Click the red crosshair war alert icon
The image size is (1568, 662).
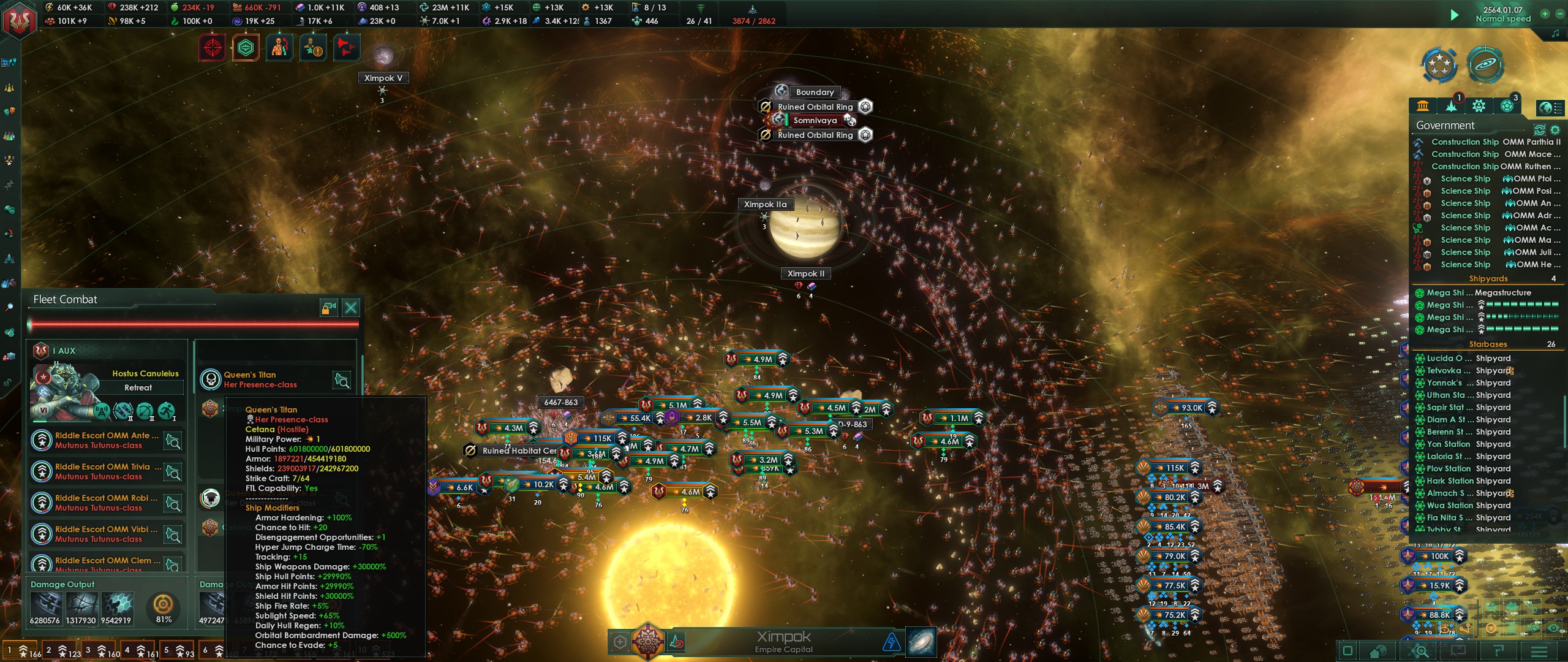[211, 47]
